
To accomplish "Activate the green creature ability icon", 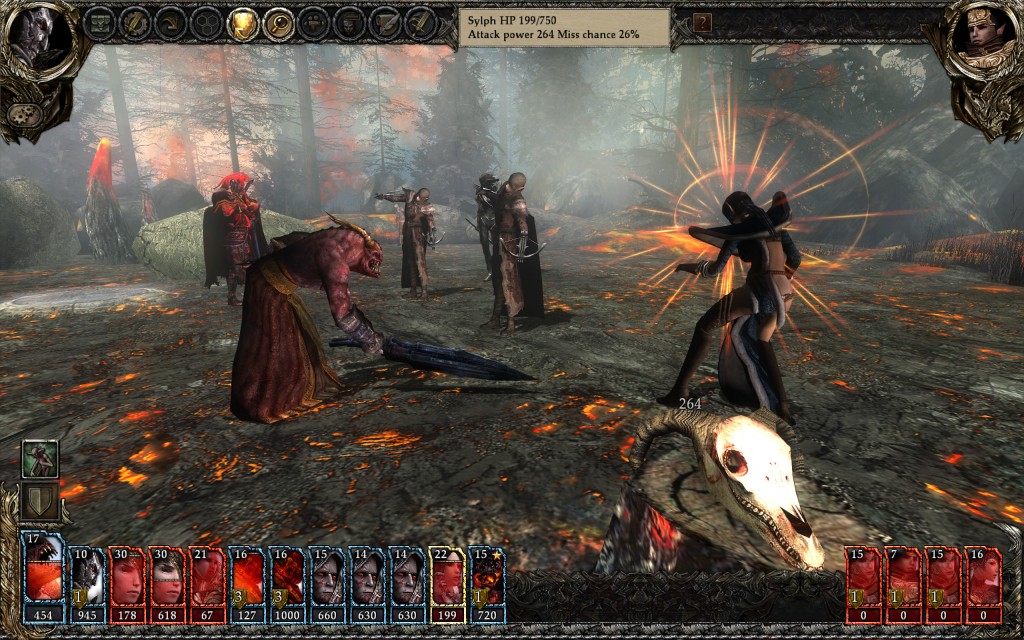I will (40, 459).
